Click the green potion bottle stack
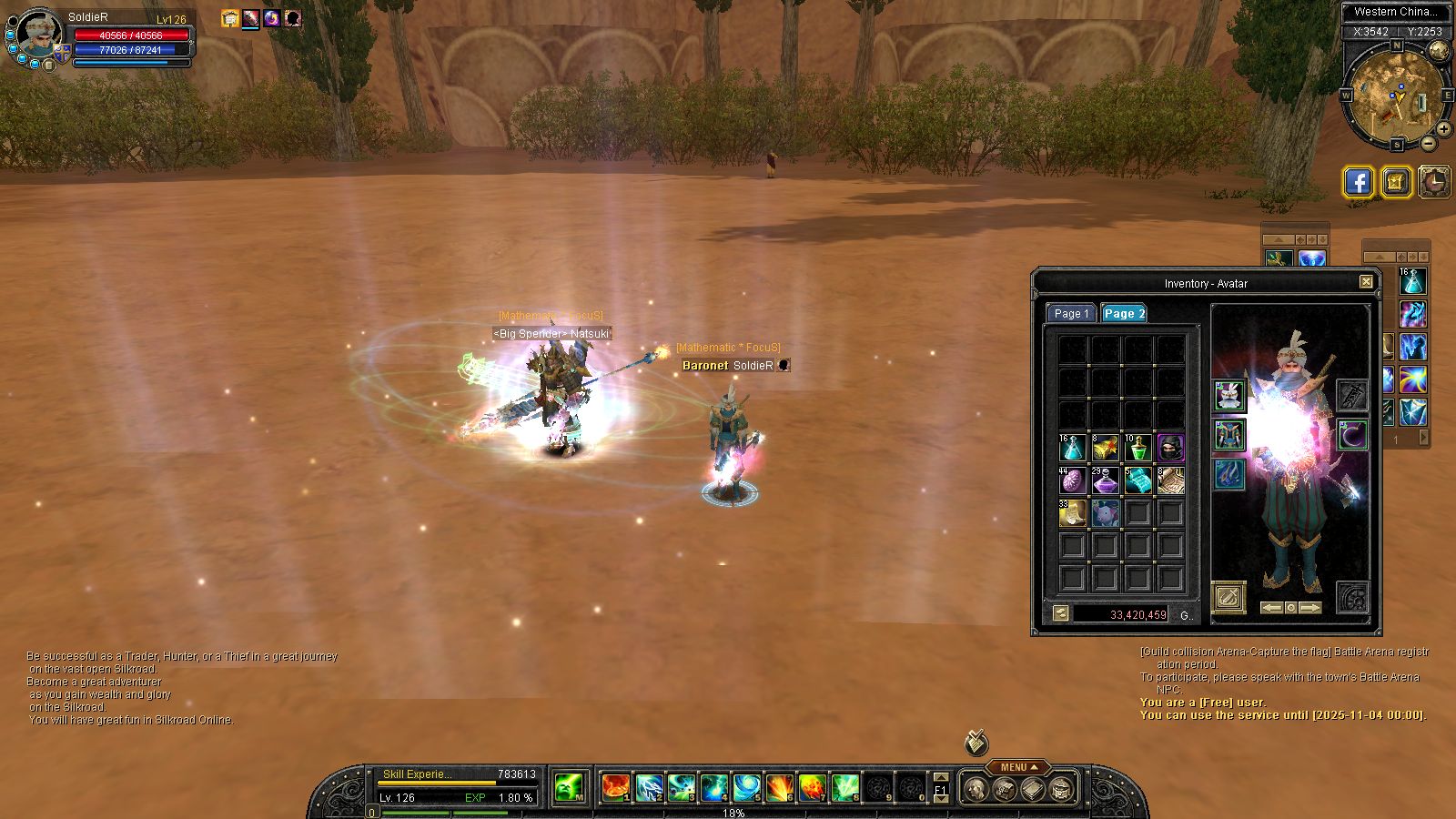1456x819 pixels. (1137, 448)
